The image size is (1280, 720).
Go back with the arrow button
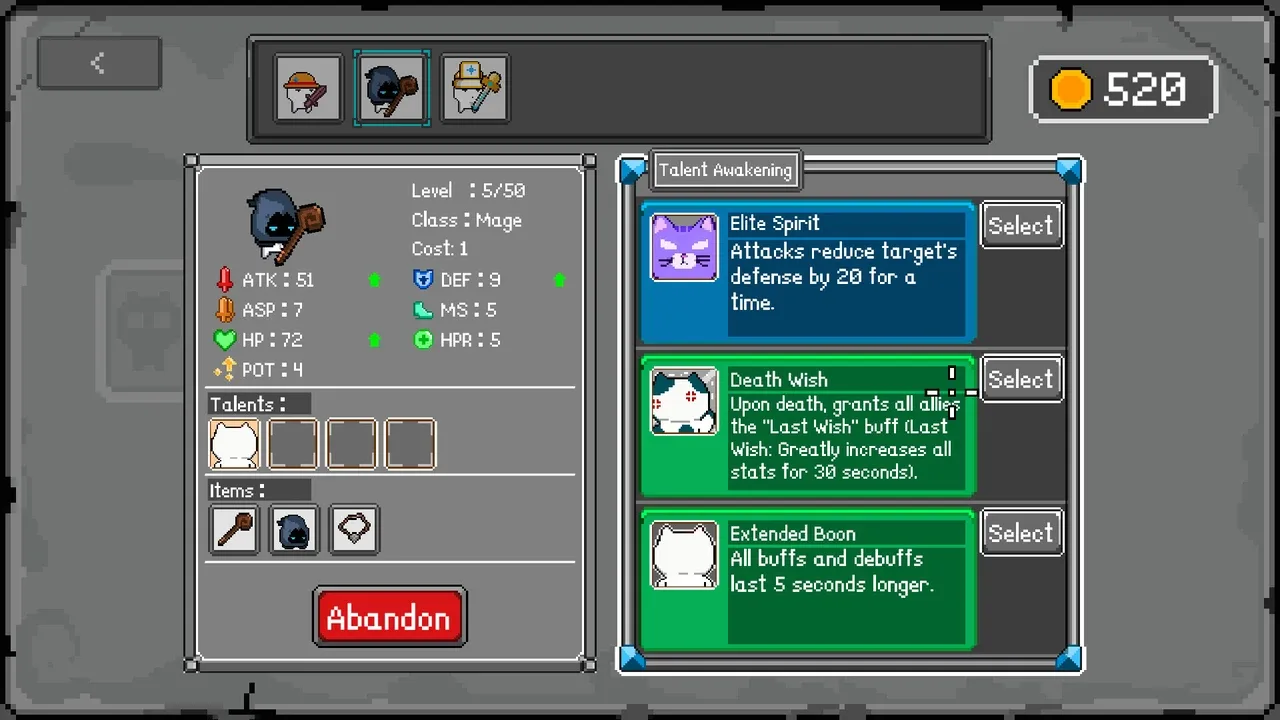98,63
